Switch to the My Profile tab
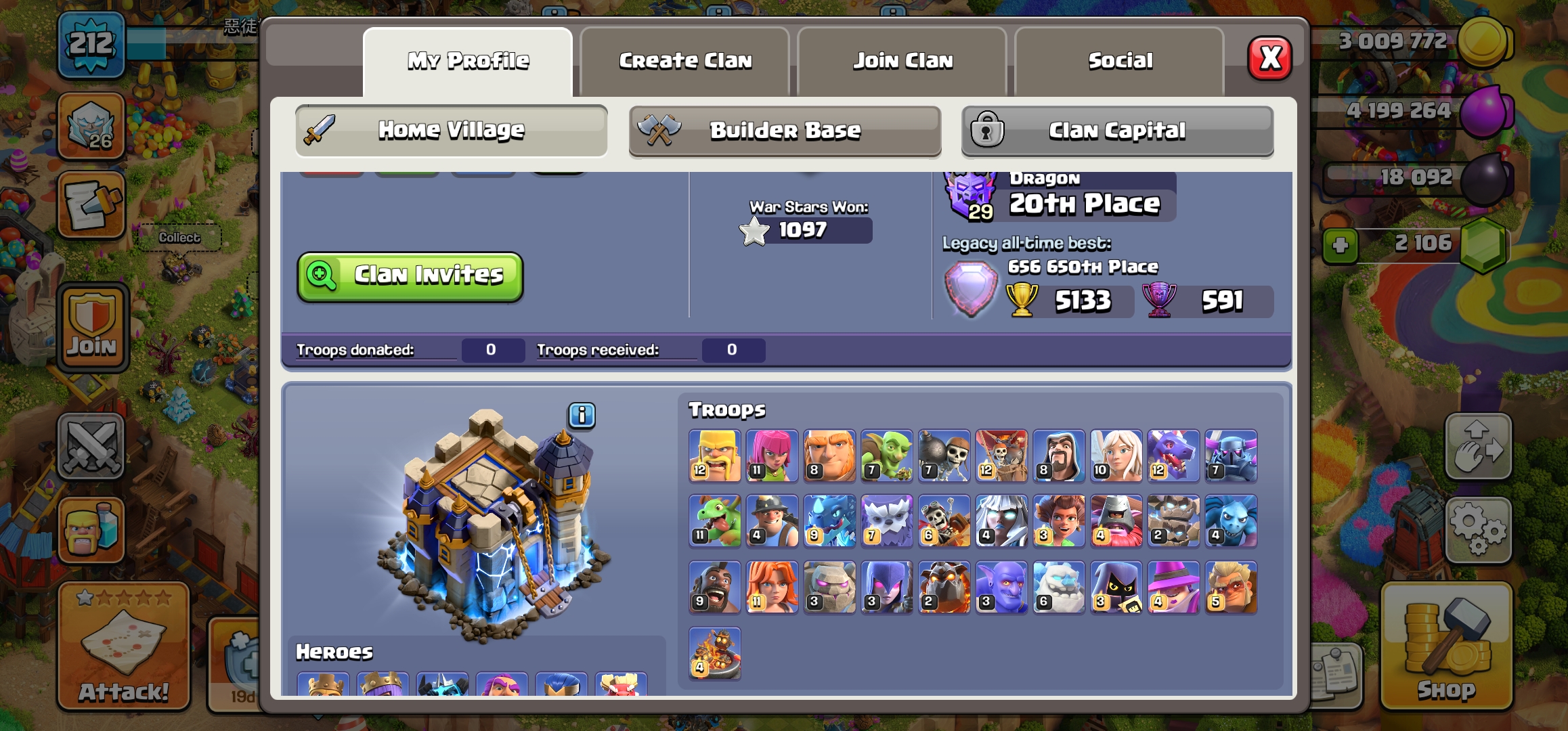 [468, 61]
